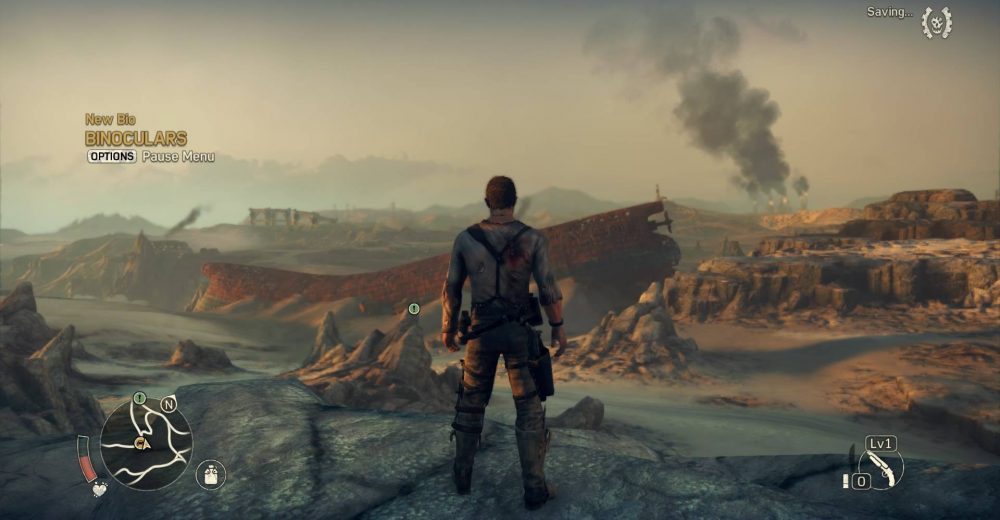Click the skull gear saving icon
Viewport: 1000px width, 520px height.
[936, 22]
